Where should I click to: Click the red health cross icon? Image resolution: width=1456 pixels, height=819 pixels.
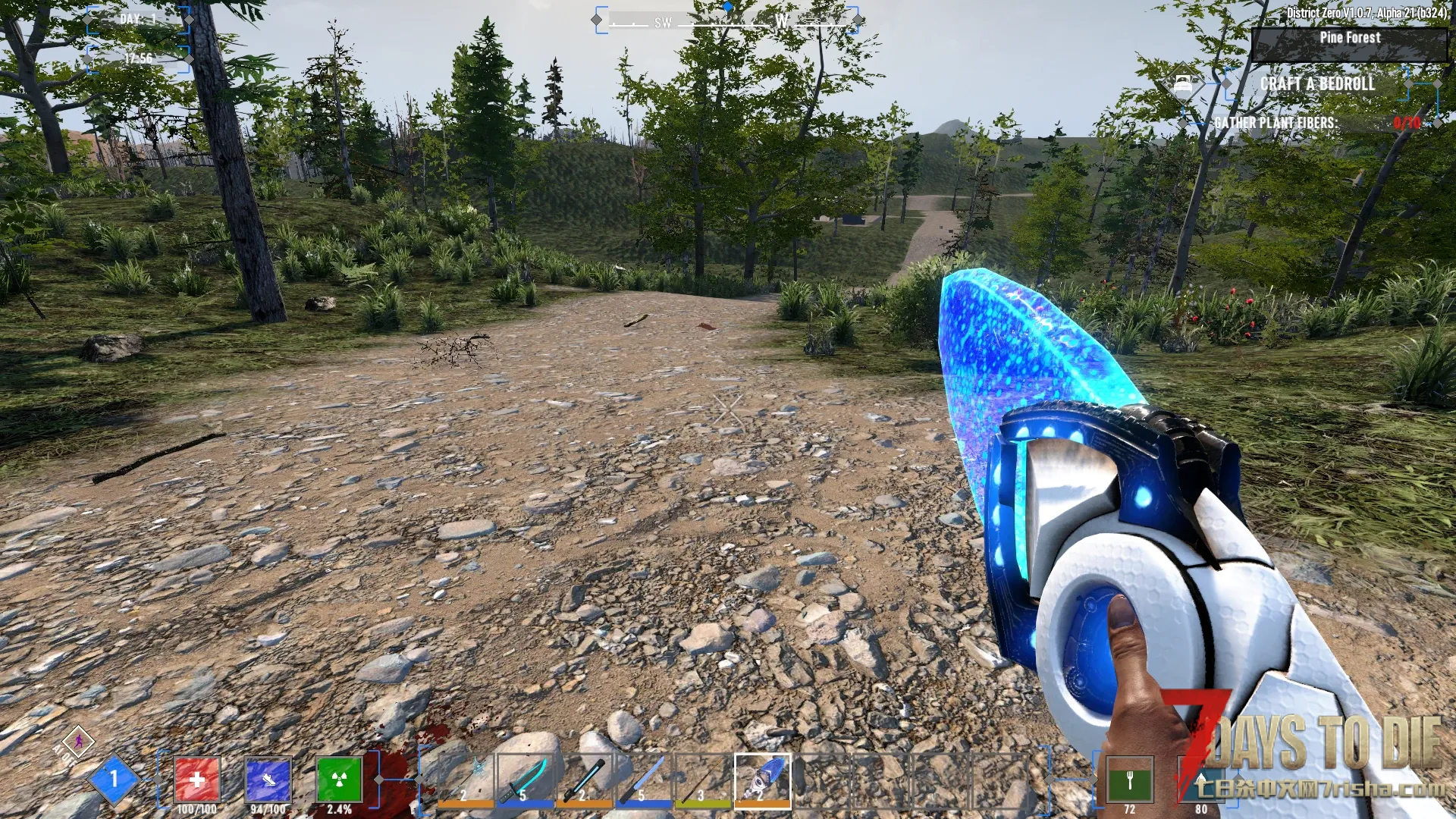coord(196,779)
